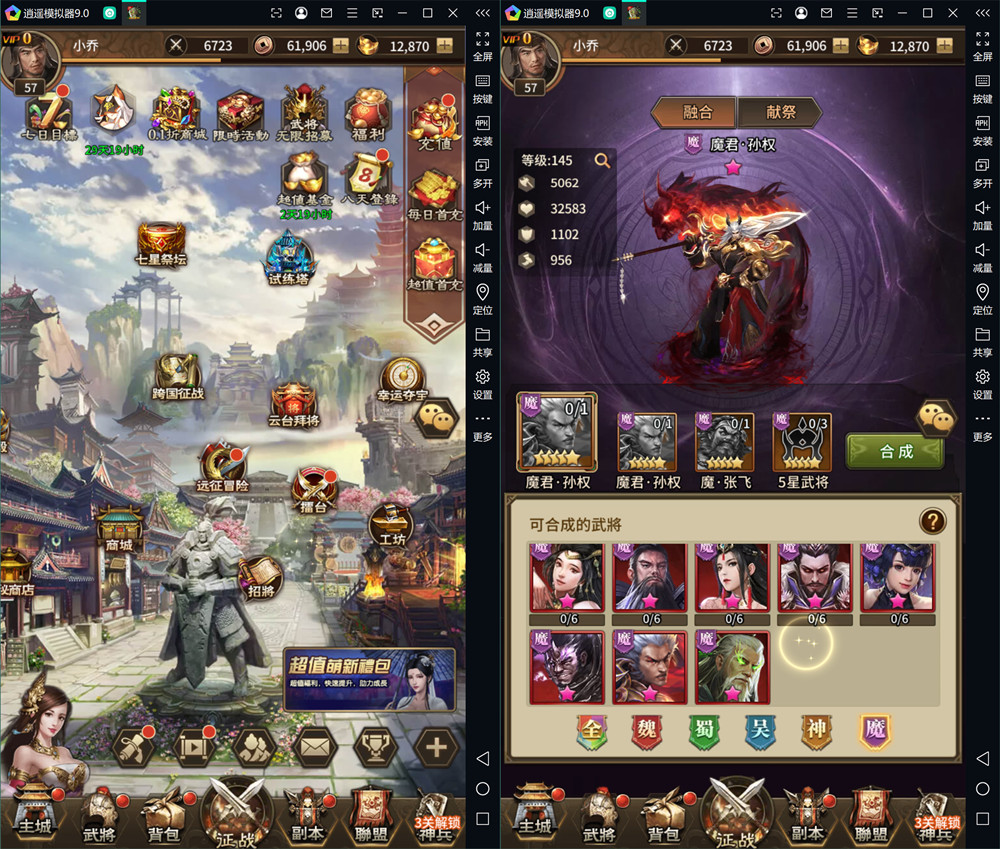Open the 超值萌新礼包 newcomer gift banner
1000x849 pixels.
click(x=368, y=678)
